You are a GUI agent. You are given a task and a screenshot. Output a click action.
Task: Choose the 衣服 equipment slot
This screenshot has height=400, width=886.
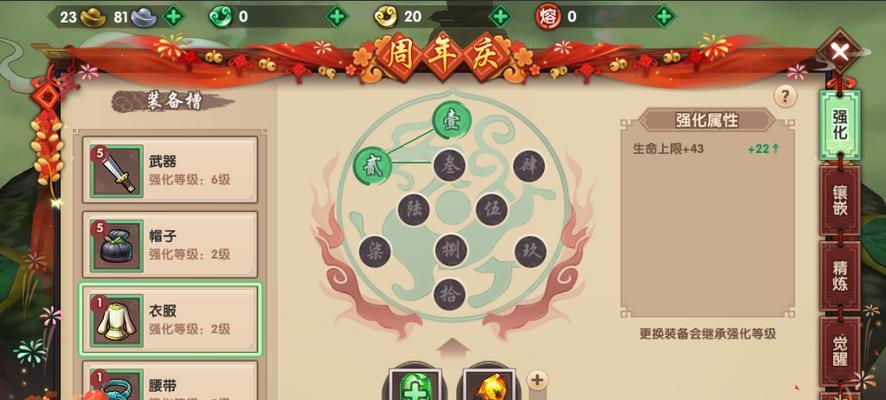click(170, 319)
